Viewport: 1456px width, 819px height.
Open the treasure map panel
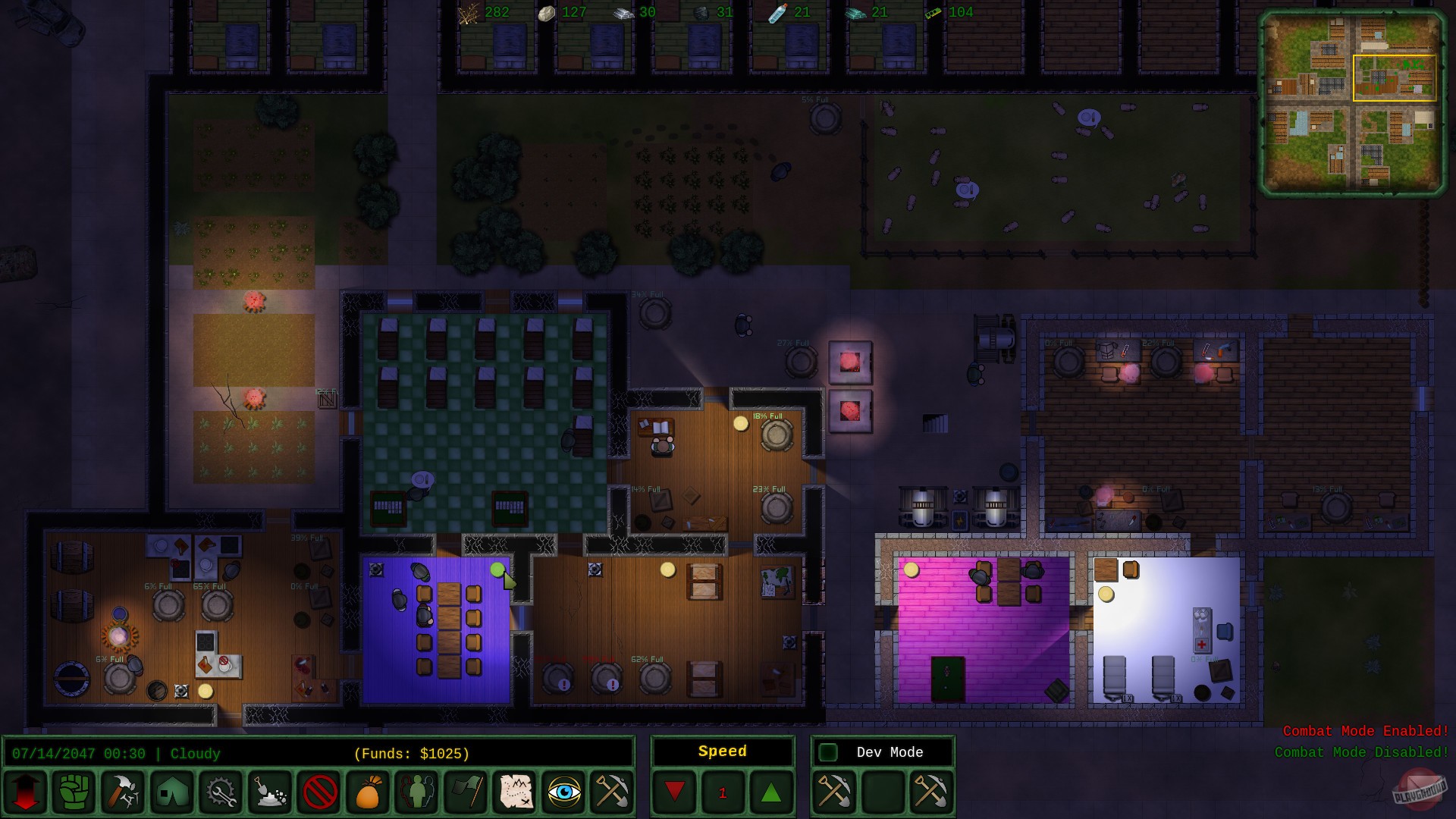pos(514,792)
